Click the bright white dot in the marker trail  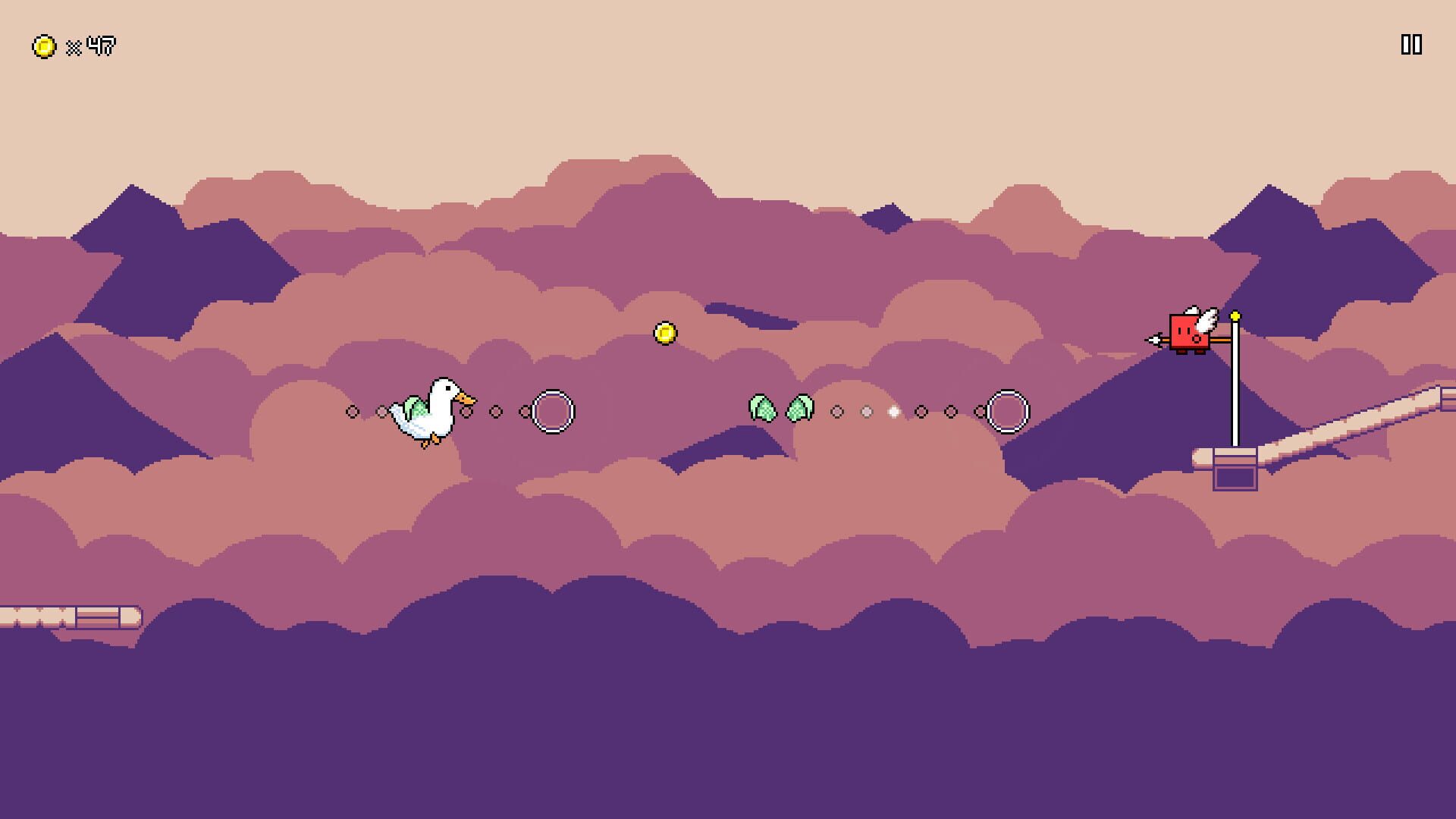(x=893, y=412)
